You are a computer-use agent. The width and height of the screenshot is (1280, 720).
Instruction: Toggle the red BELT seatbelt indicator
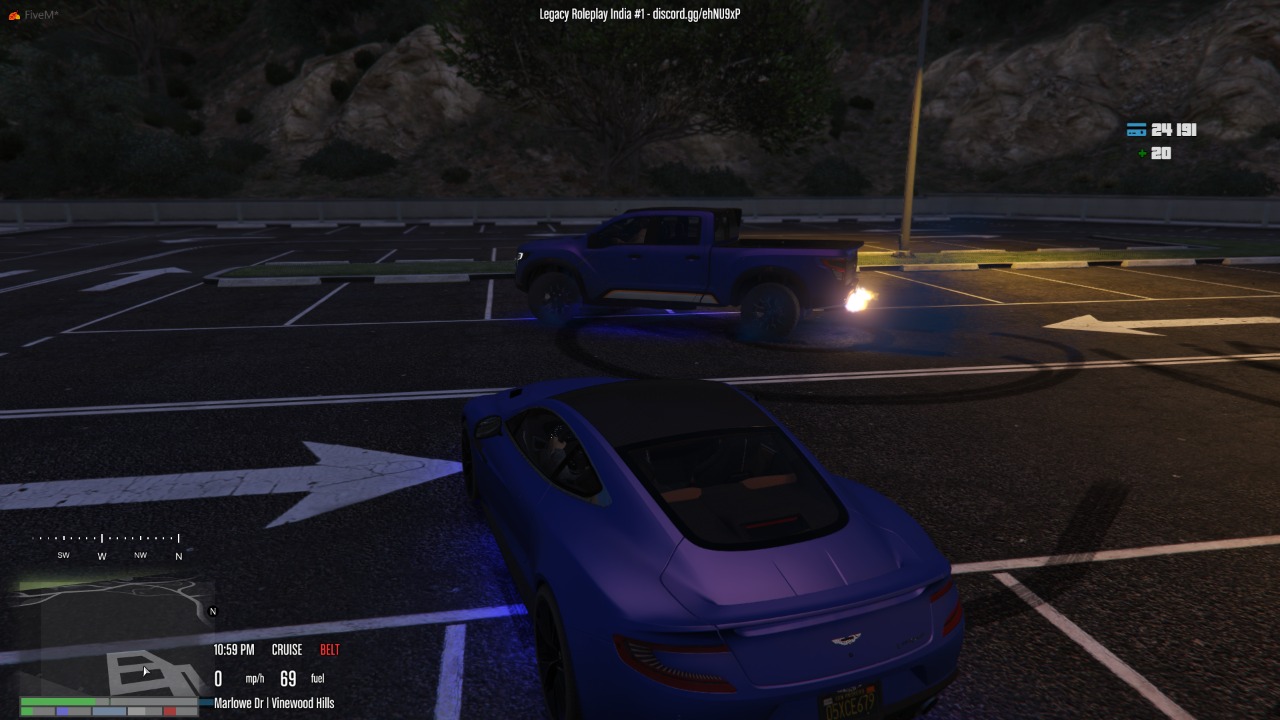tap(330, 650)
